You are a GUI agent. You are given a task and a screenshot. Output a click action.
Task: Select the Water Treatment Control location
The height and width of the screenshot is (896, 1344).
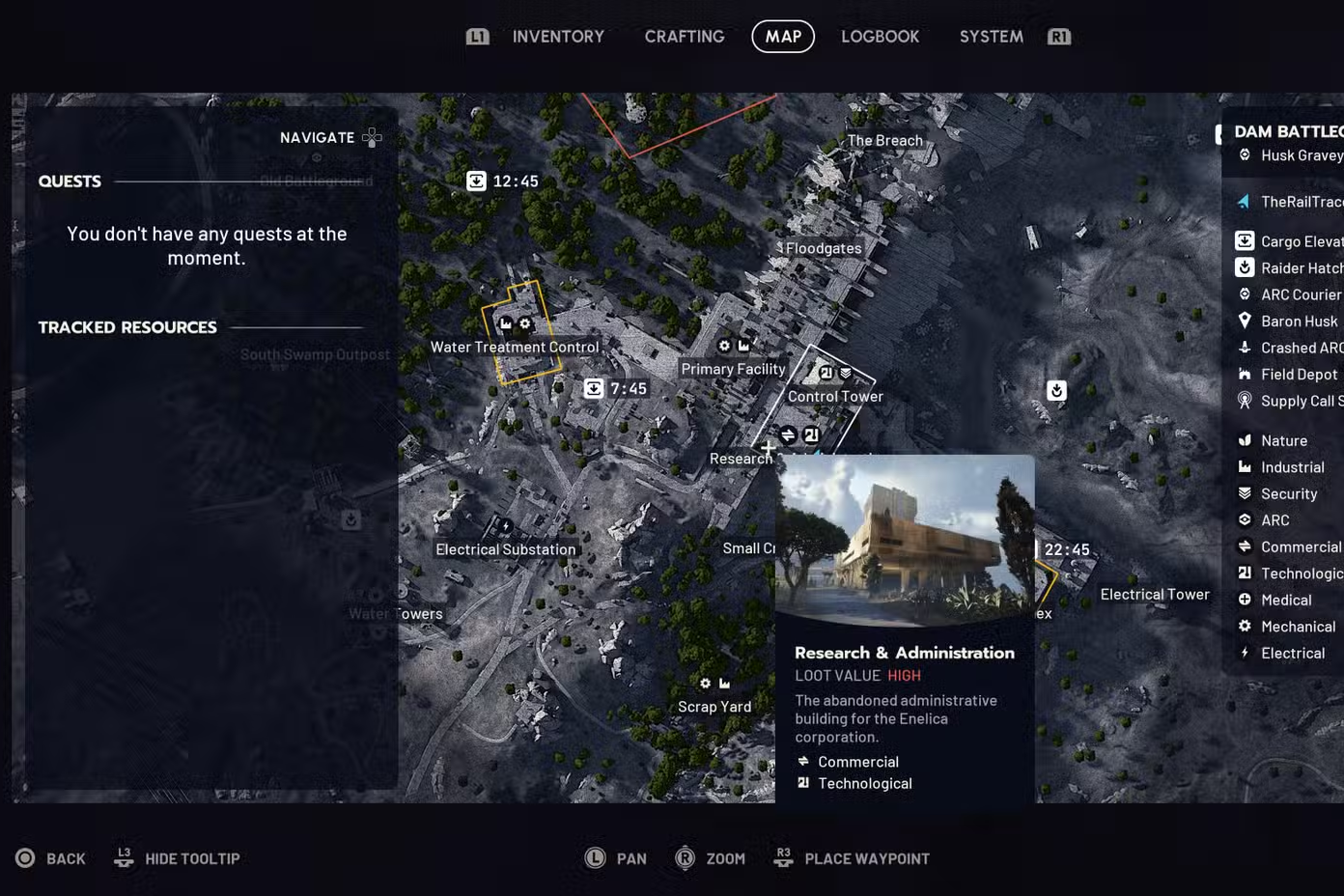515,347
